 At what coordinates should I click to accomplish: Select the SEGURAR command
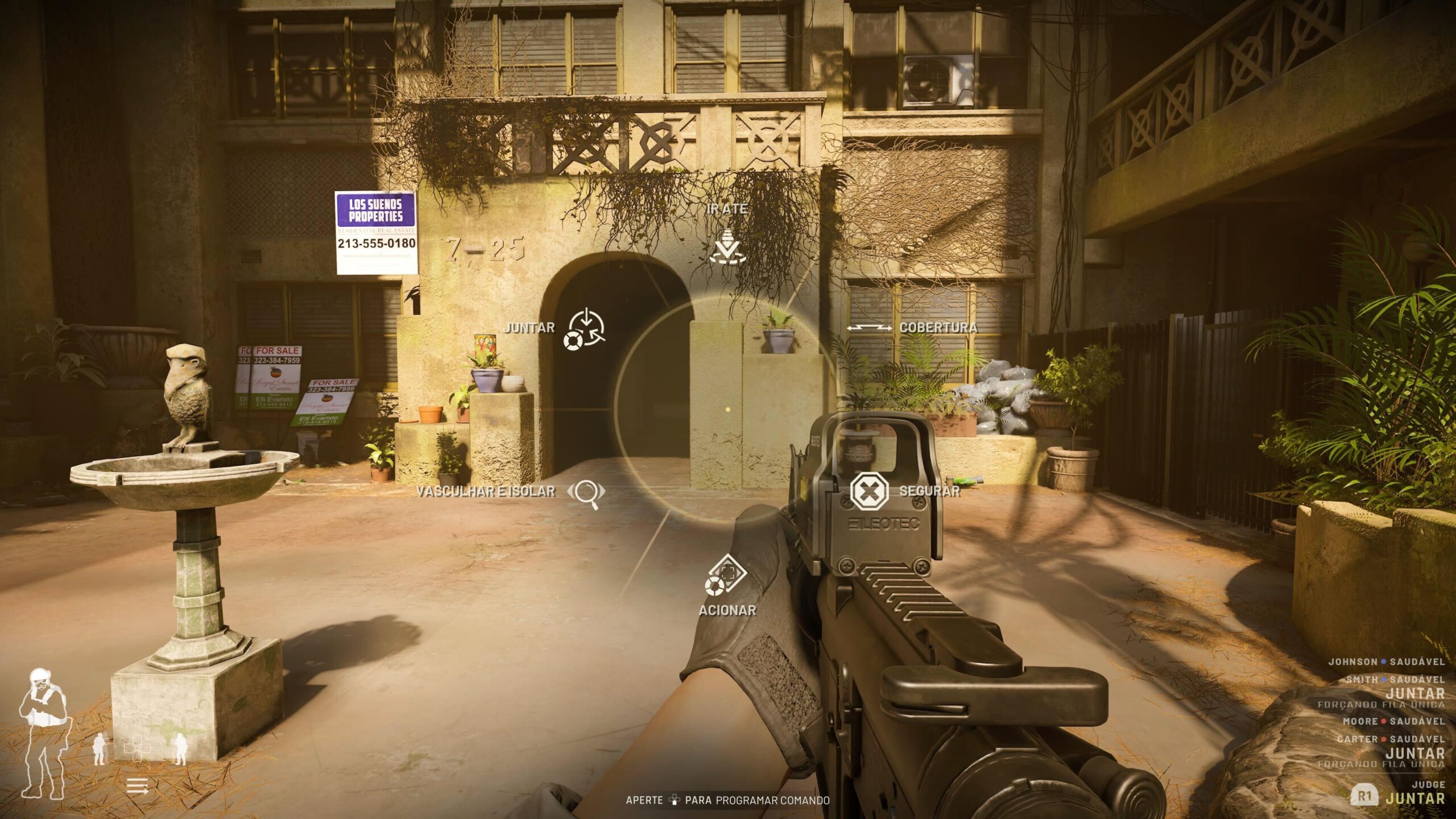(x=869, y=490)
